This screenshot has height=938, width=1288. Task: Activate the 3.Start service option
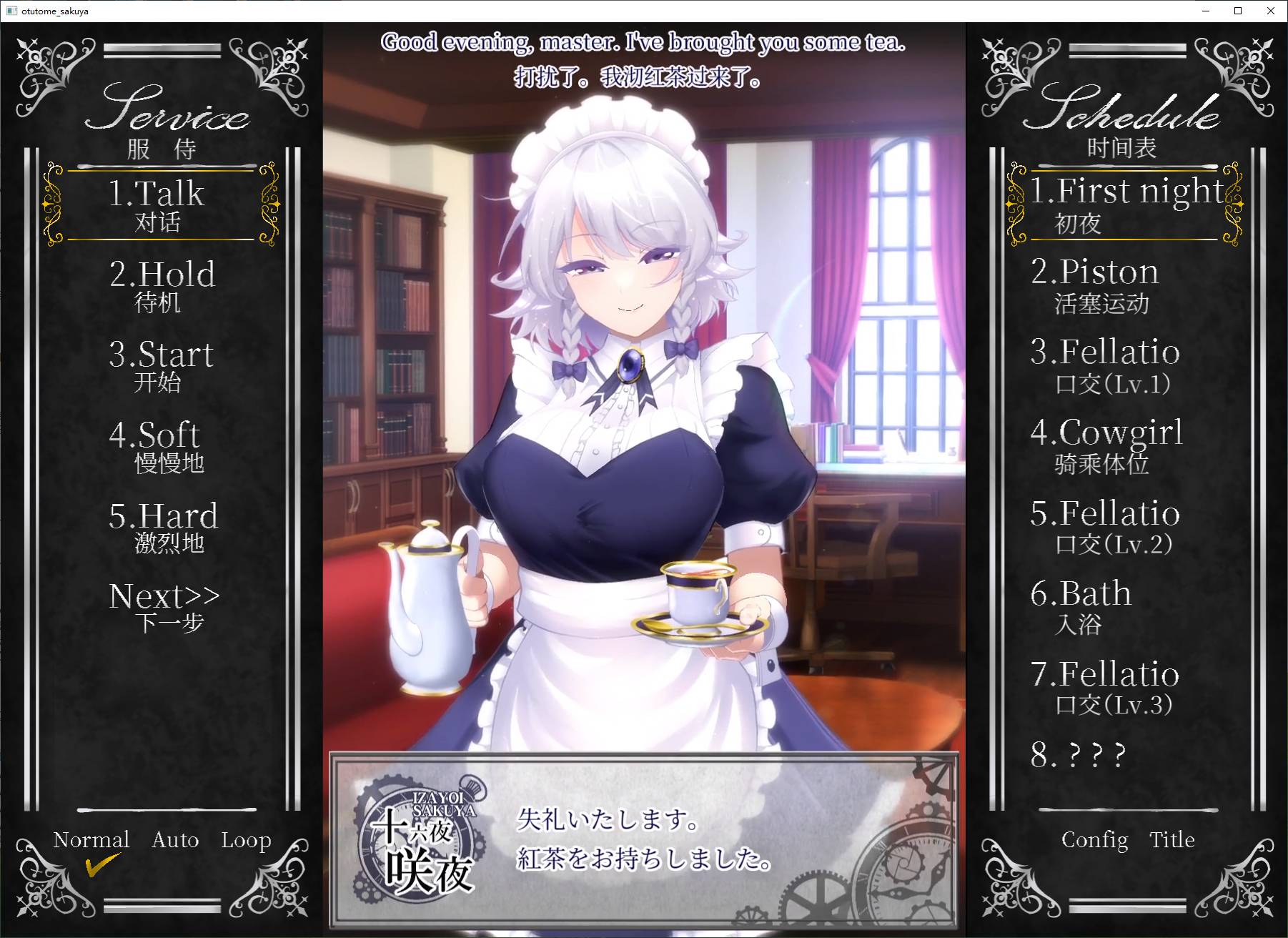pos(161,365)
